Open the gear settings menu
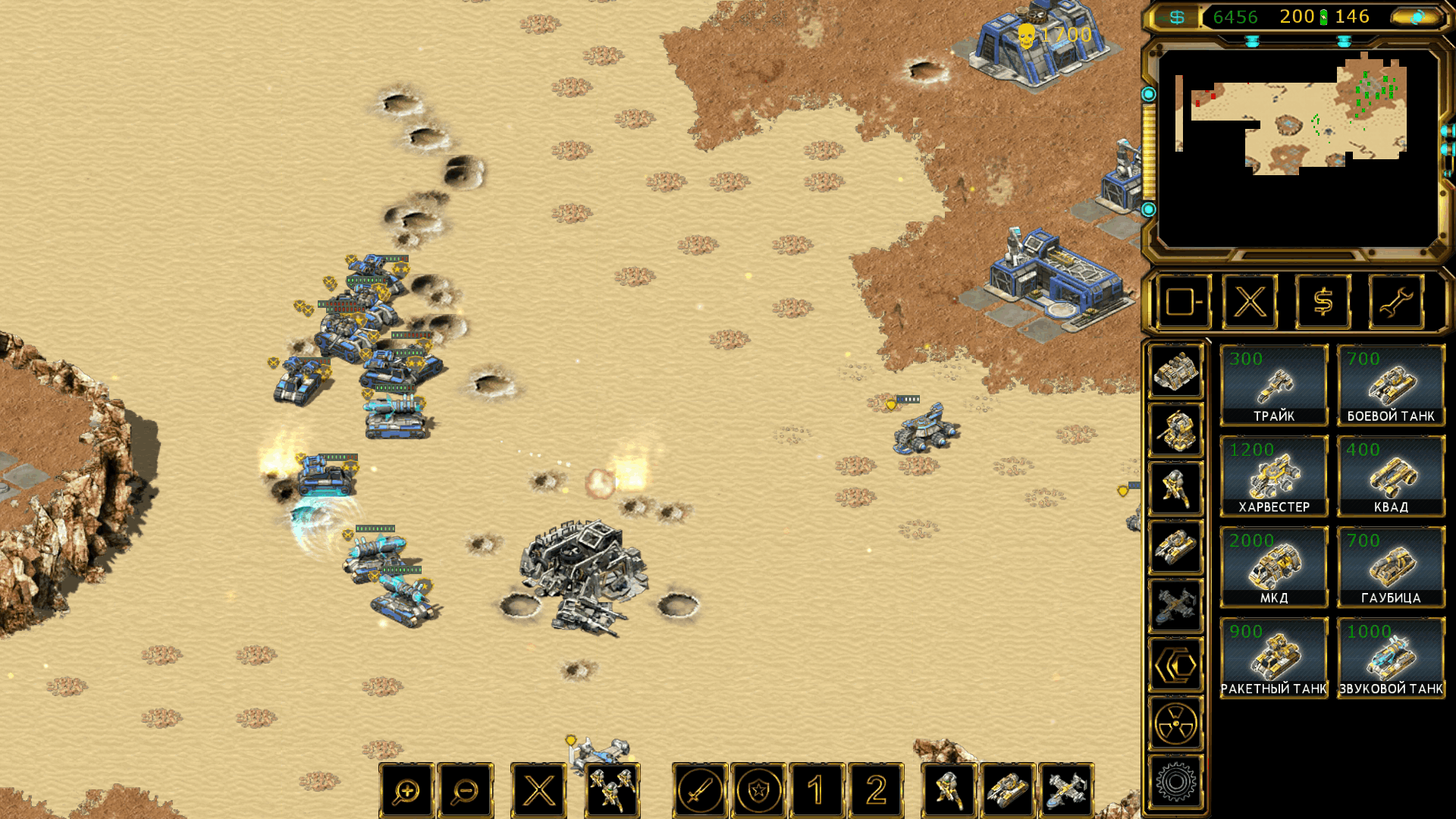 click(1175, 782)
